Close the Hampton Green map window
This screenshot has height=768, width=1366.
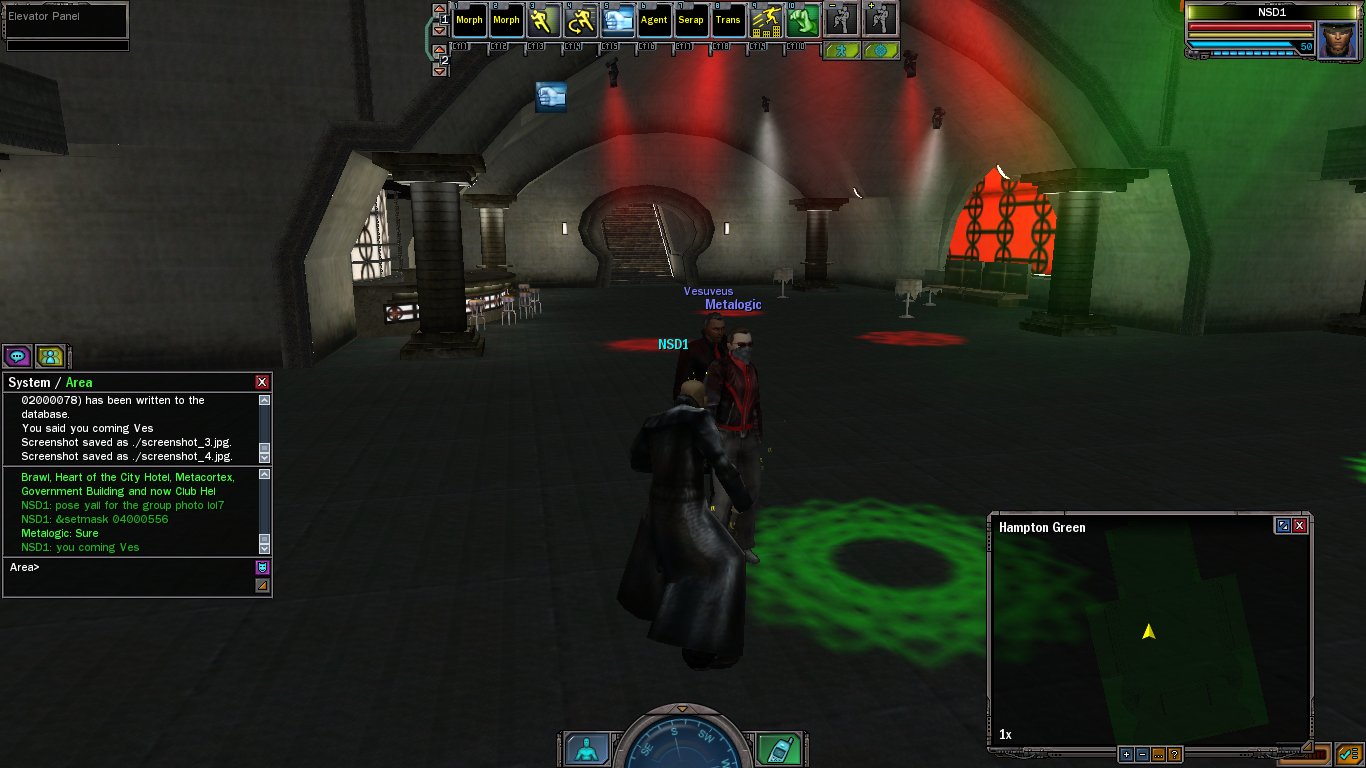pyautogui.click(x=1300, y=525)
